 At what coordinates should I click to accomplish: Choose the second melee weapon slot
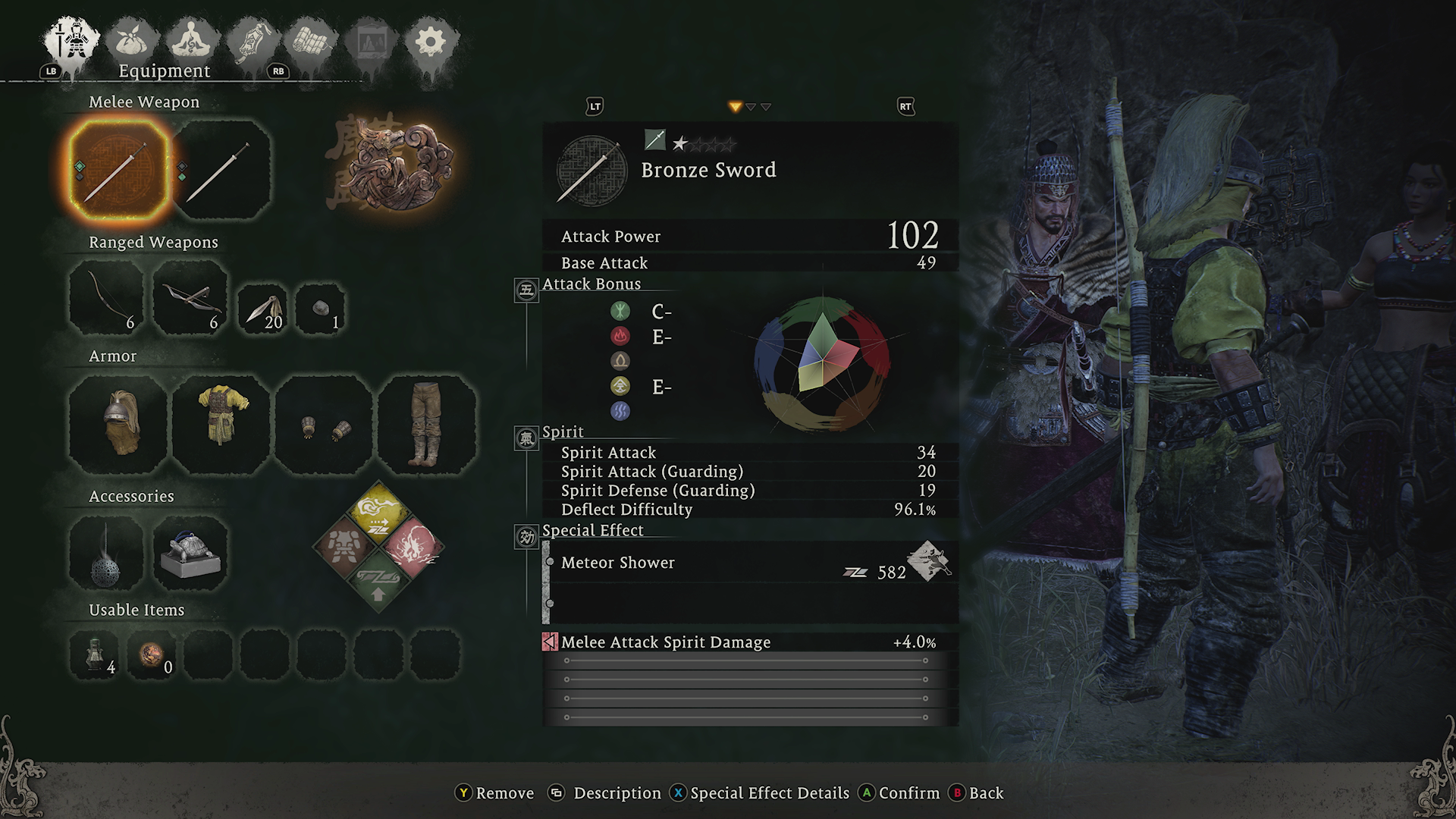pyautogui.click(x=221, y=170)
